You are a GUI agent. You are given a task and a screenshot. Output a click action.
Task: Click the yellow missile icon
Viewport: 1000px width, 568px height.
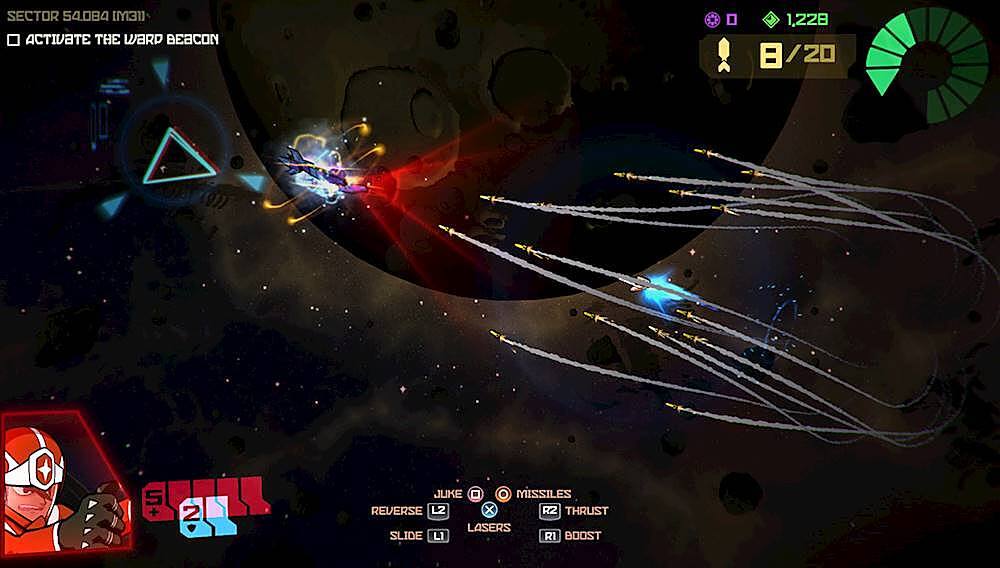coord(722,55)
